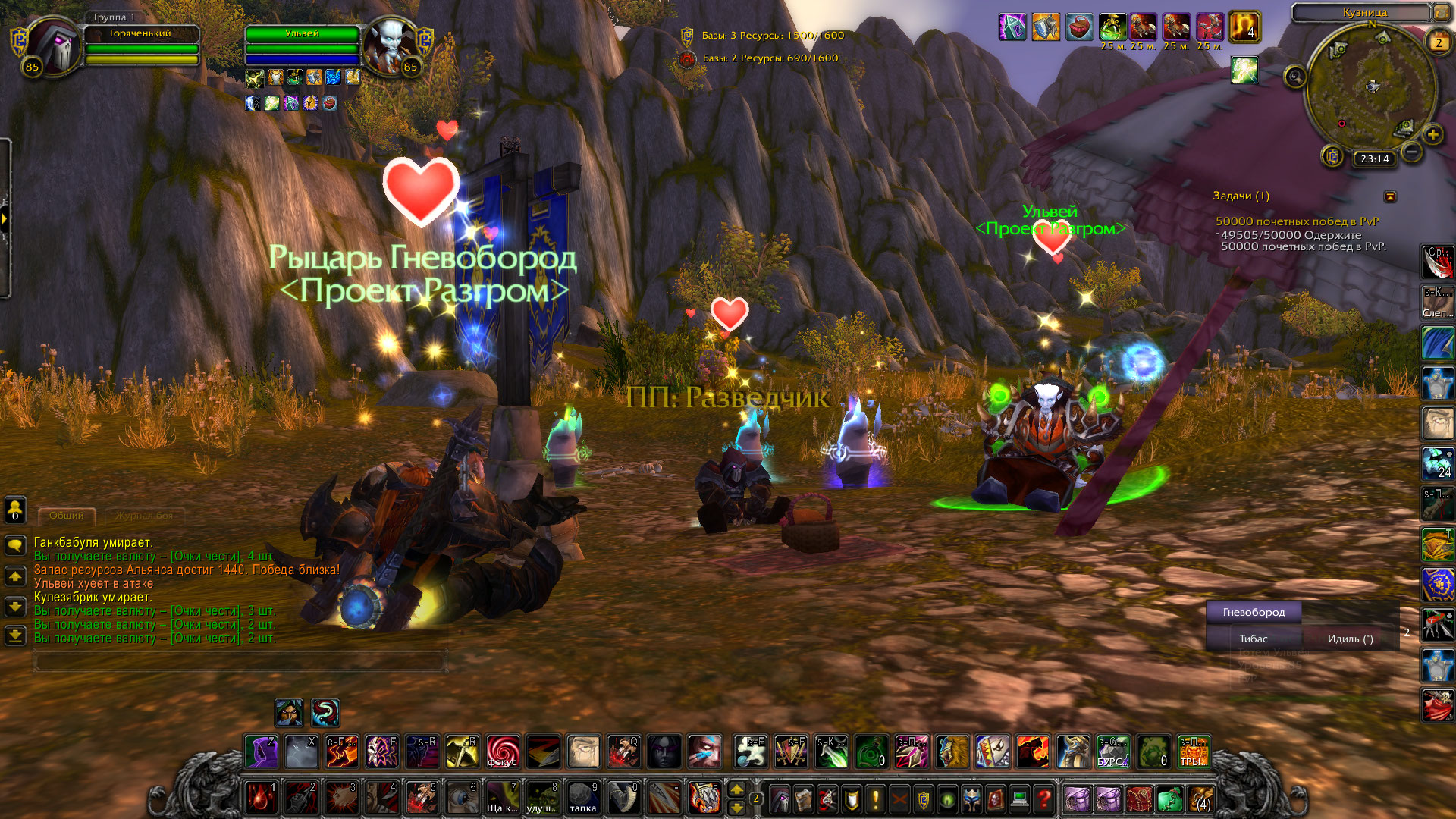The image size is (1456, 819).
Task: Select Тибас in the raid frame
Action: click(1254, 639)
